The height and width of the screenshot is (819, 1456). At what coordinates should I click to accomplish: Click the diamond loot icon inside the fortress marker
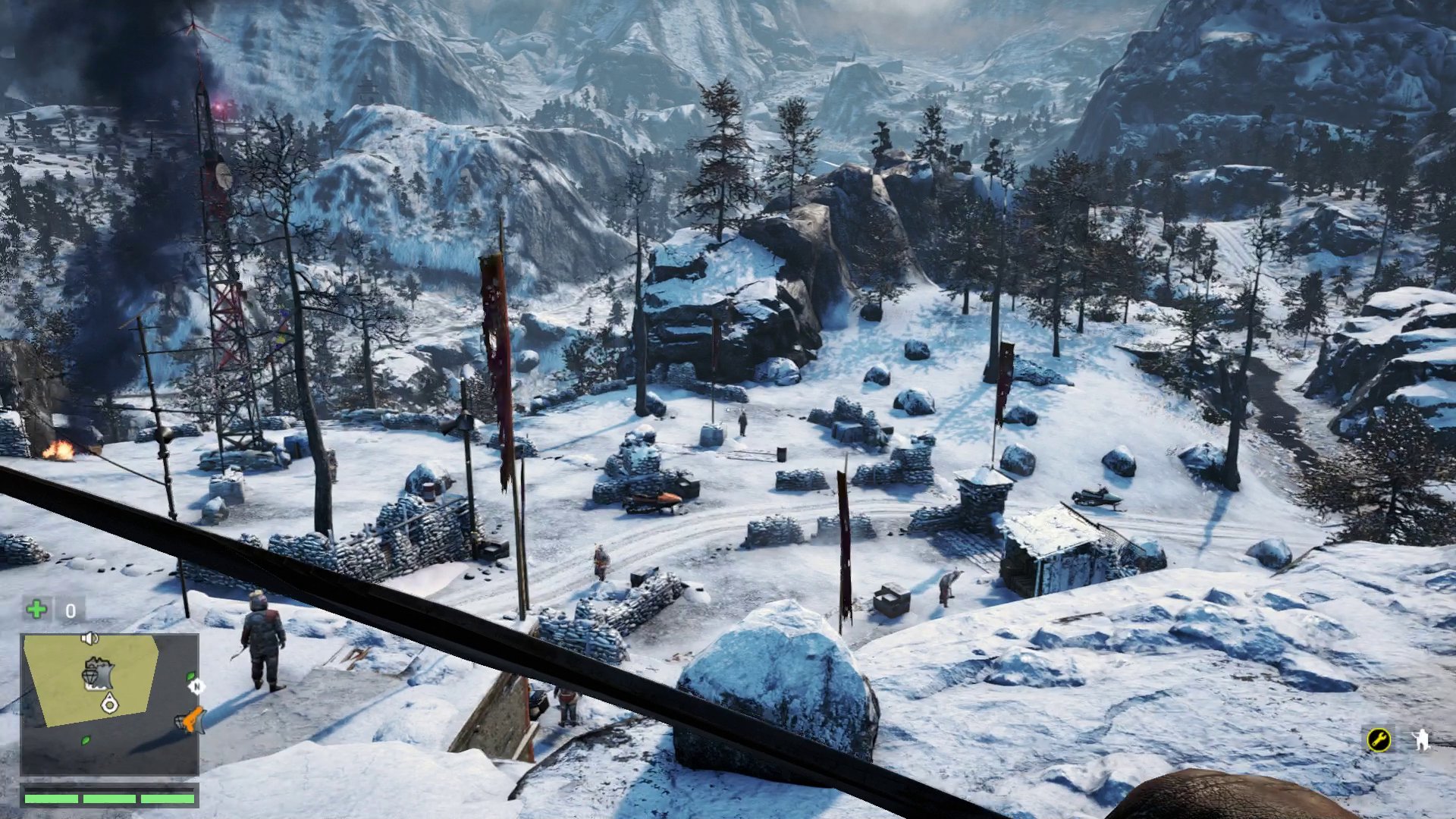click(x=90, y=676)
